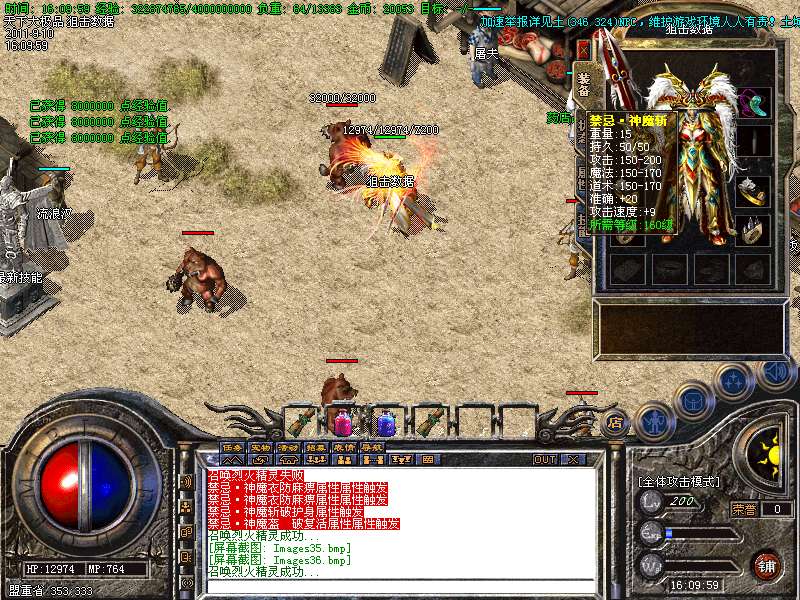Open the bag round button
The width and height of the screenshot is (800, 600).
[x=693, y=402]
